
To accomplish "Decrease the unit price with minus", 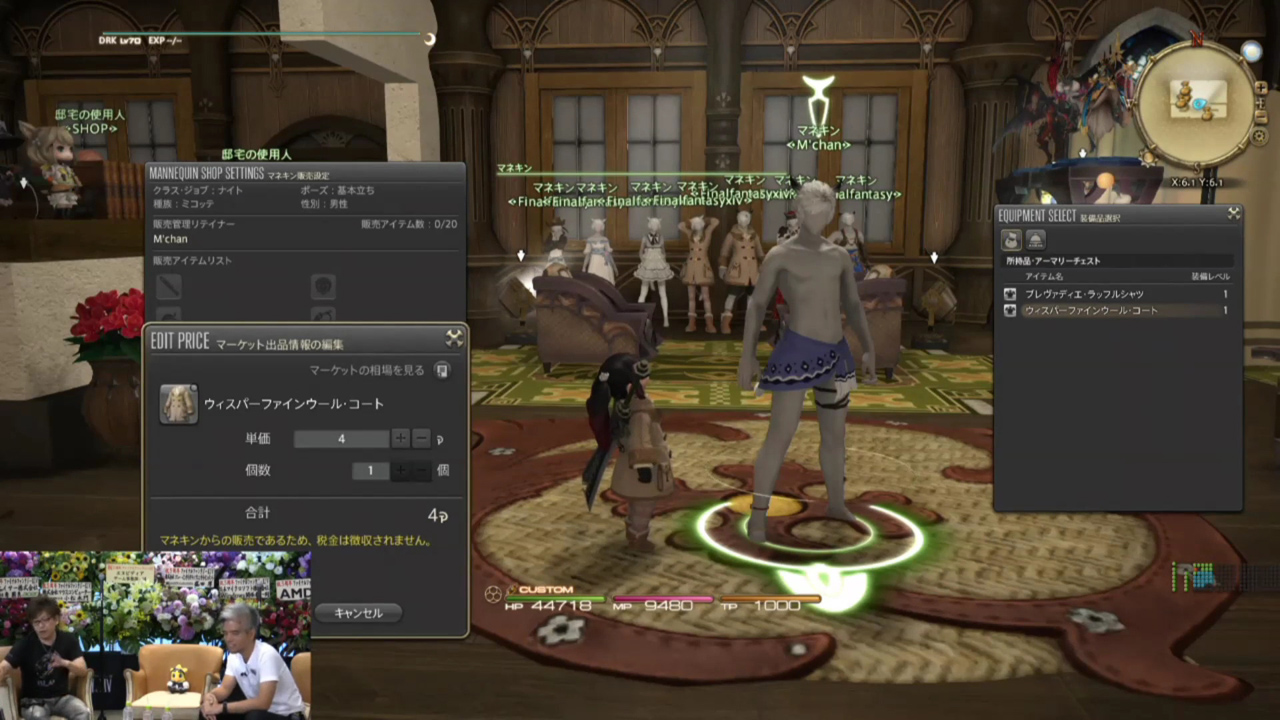I will coord(421,439).
